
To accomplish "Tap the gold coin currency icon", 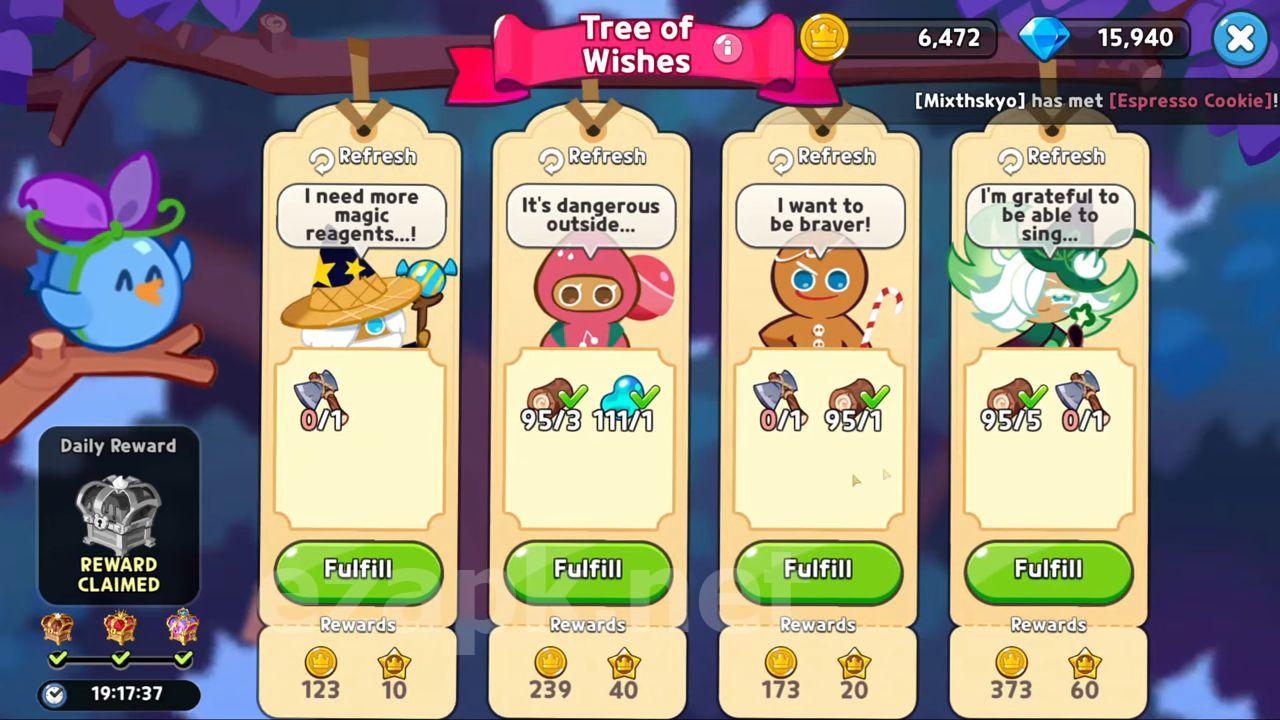I will pyautogui.click(x=824, y=39).
